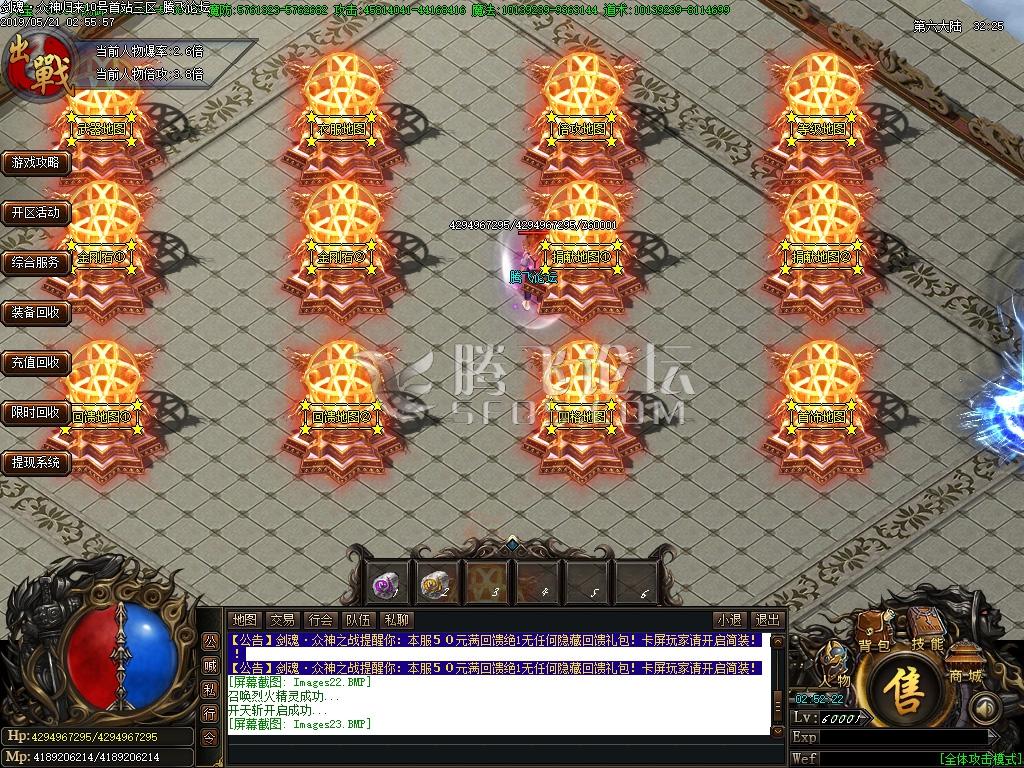Switch to the 交易 trade tab
The height and width of the screenshot is (768, 1024).
tap(282, 620)
